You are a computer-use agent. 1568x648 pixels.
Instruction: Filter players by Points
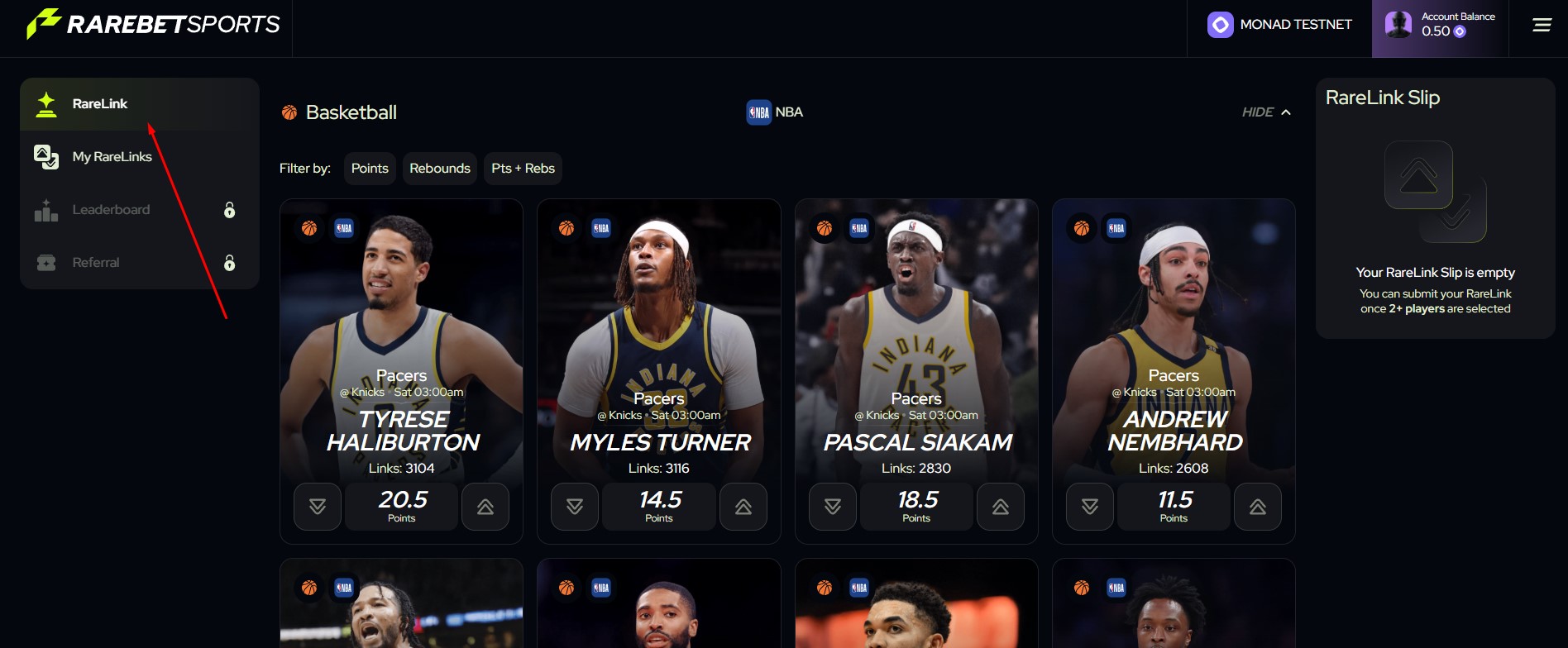click(370, 169)
